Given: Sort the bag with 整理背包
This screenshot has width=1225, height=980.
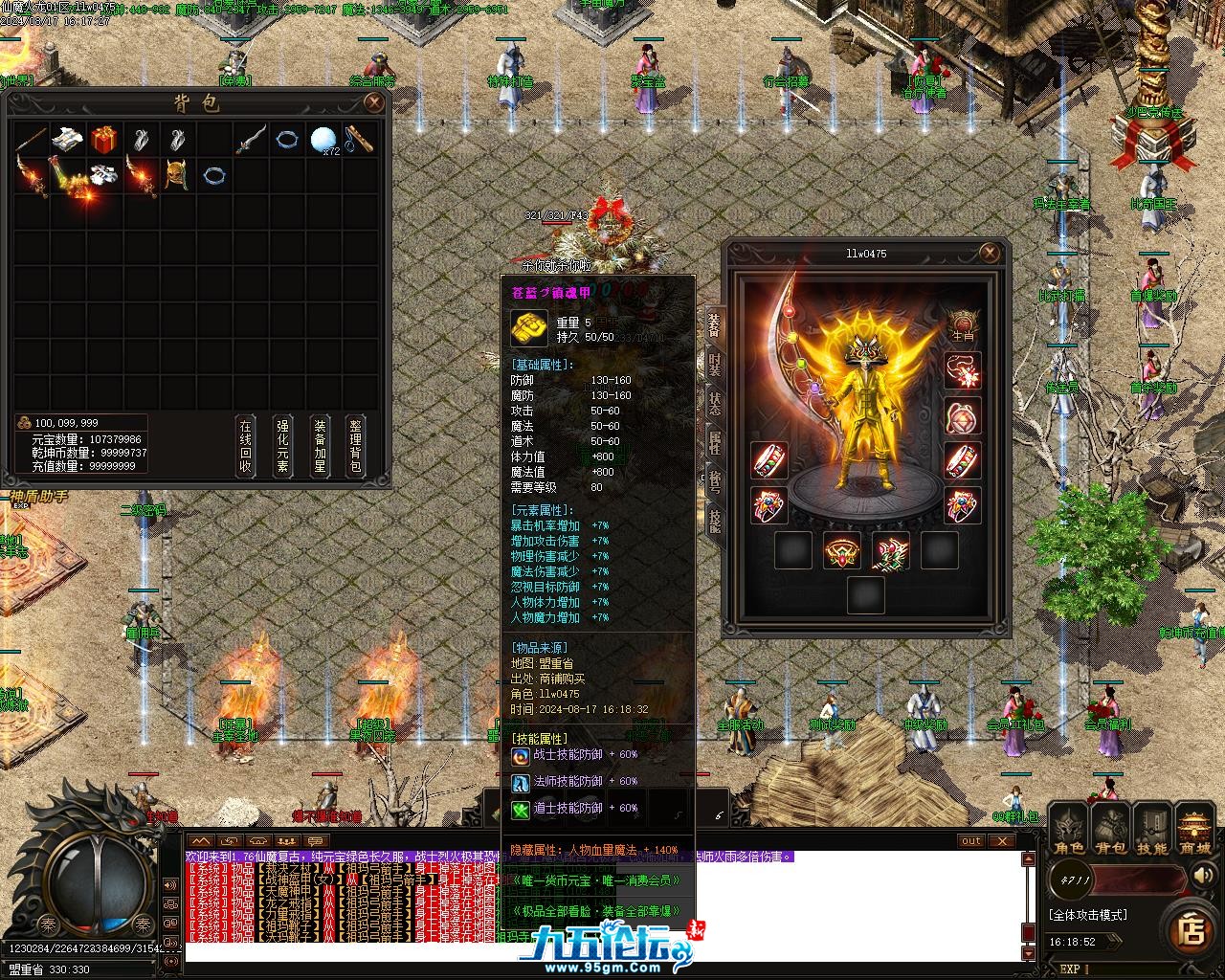Looking at the screenshot, I should tap(356, 446).
